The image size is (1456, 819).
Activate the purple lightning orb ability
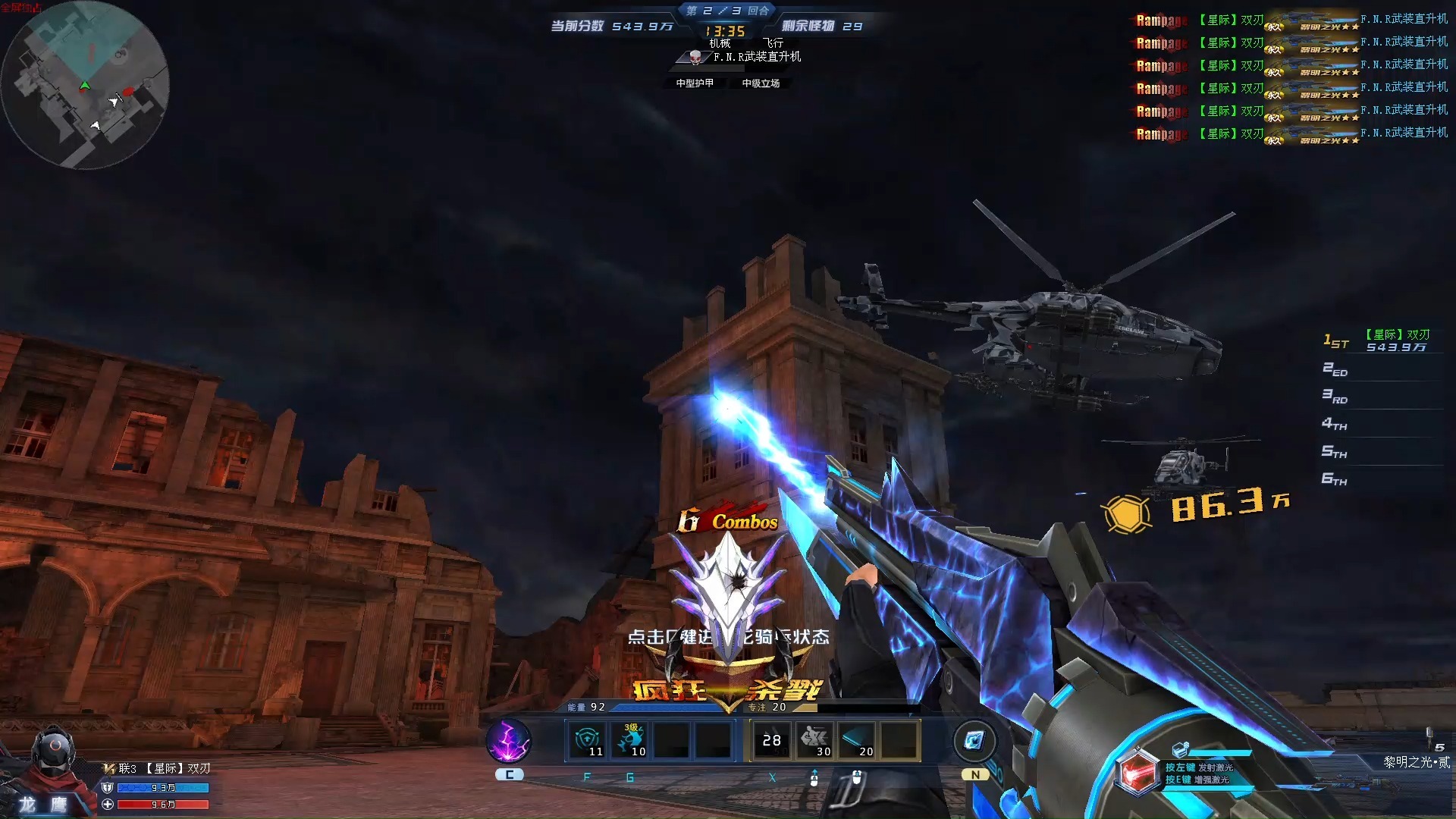(x=509, y=740)
